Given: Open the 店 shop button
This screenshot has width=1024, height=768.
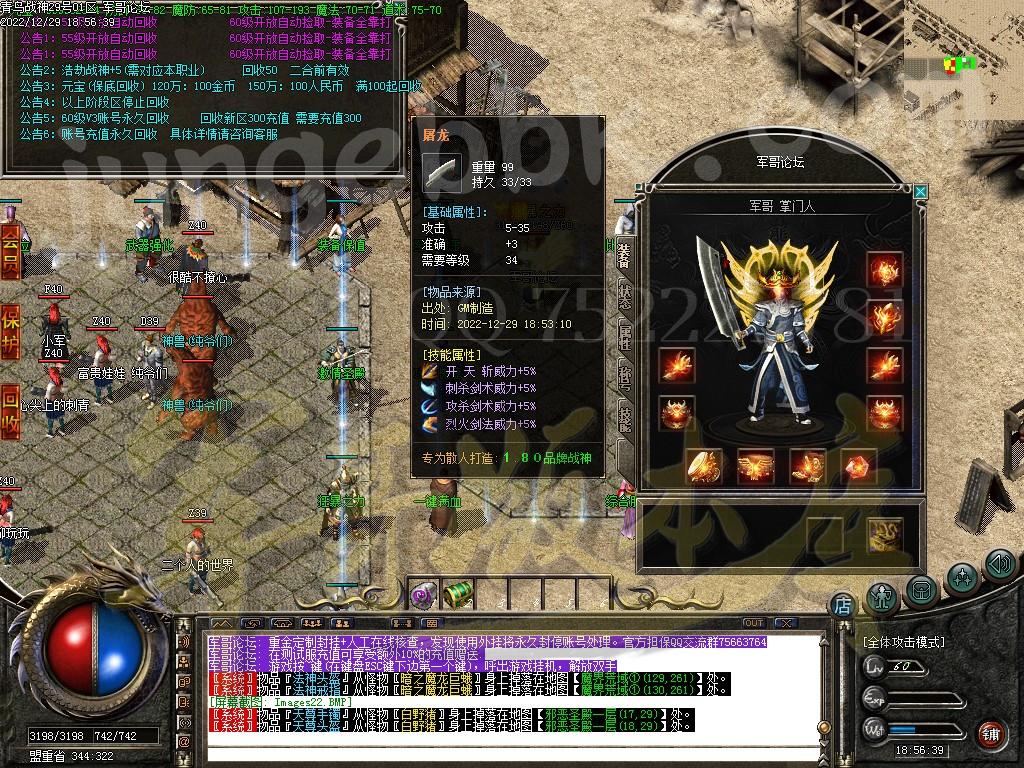Looking at the screenshot, I should point(842,605).
